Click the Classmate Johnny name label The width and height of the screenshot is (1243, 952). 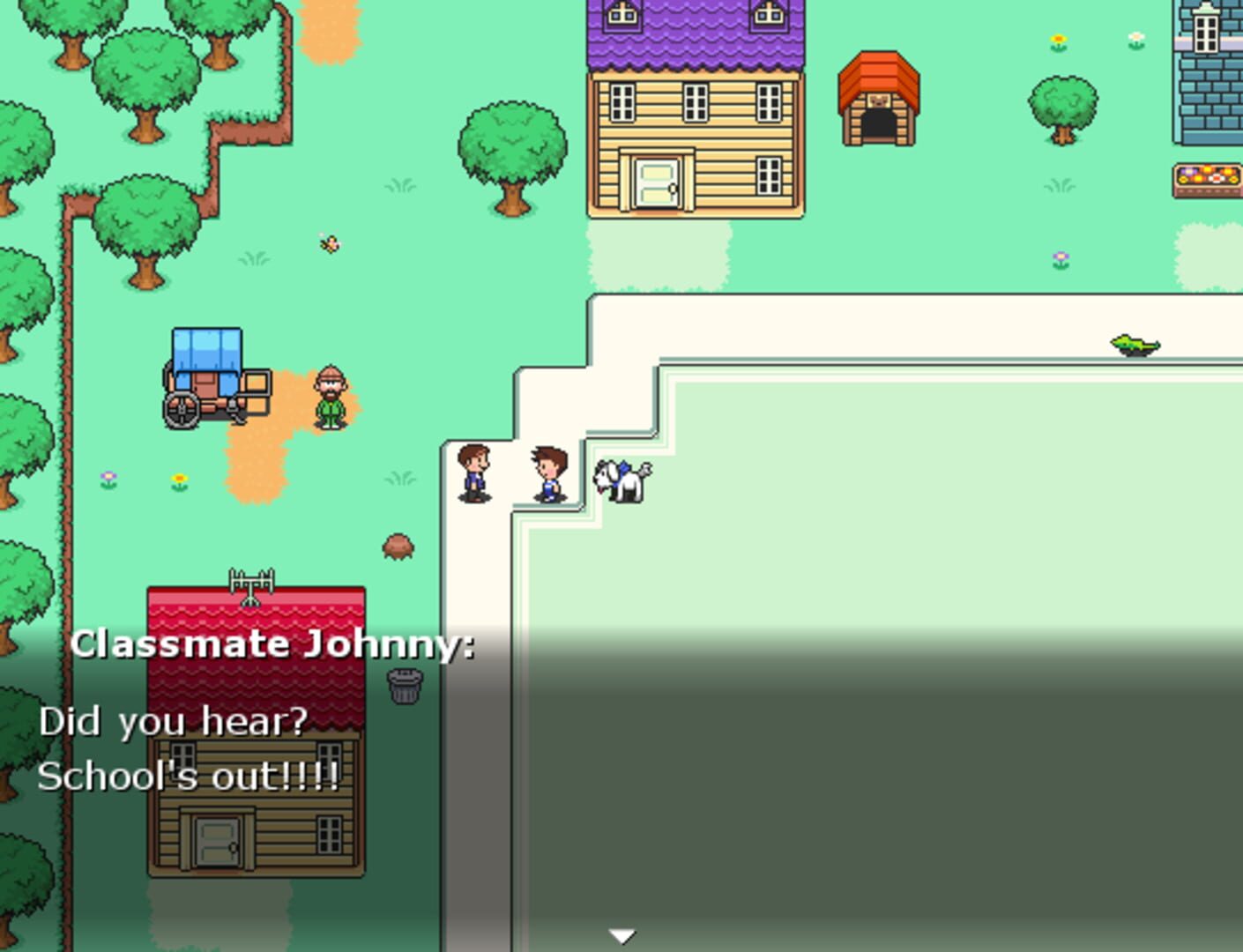(274, 643)
